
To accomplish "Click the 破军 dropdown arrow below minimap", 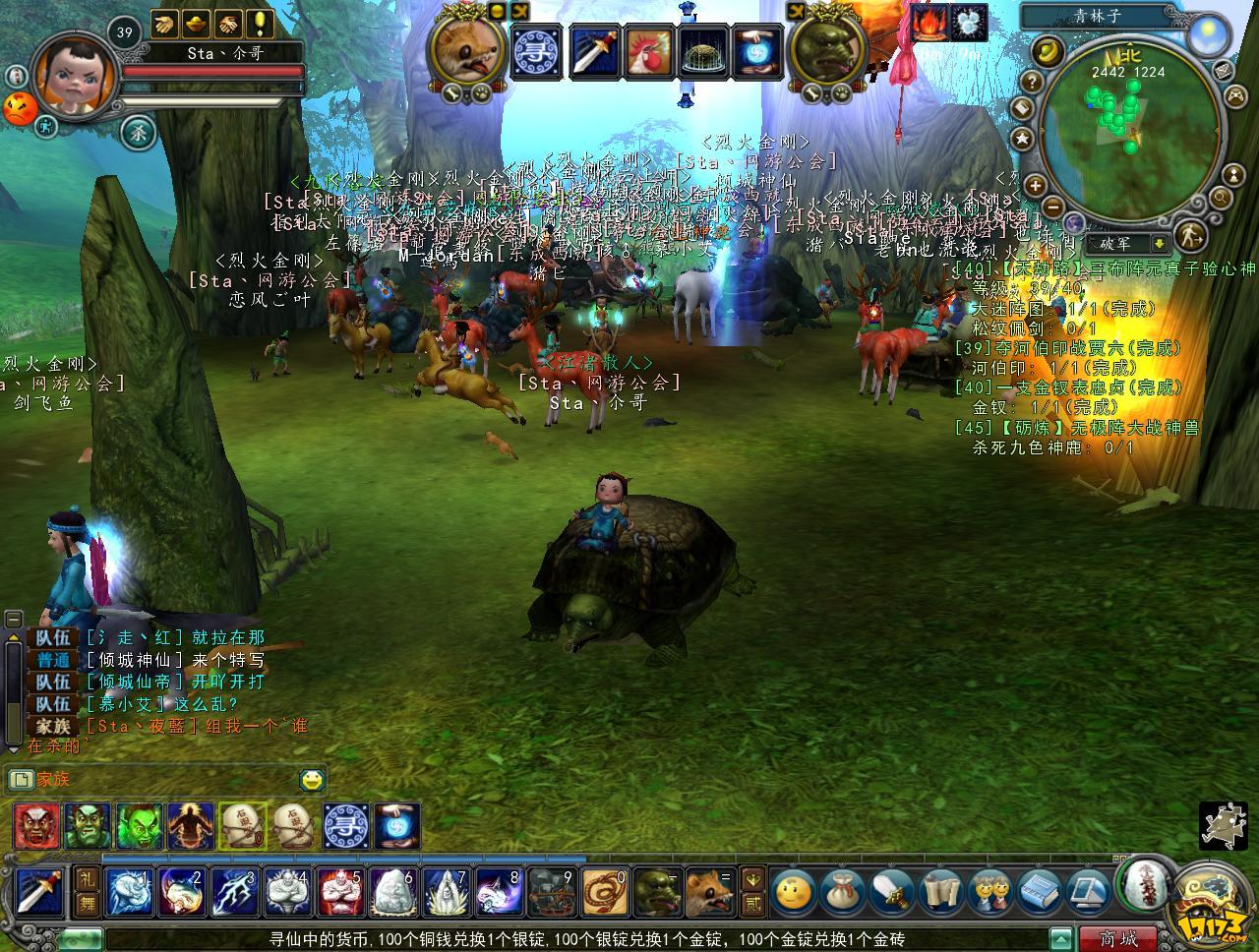I will pos(1160,243).
